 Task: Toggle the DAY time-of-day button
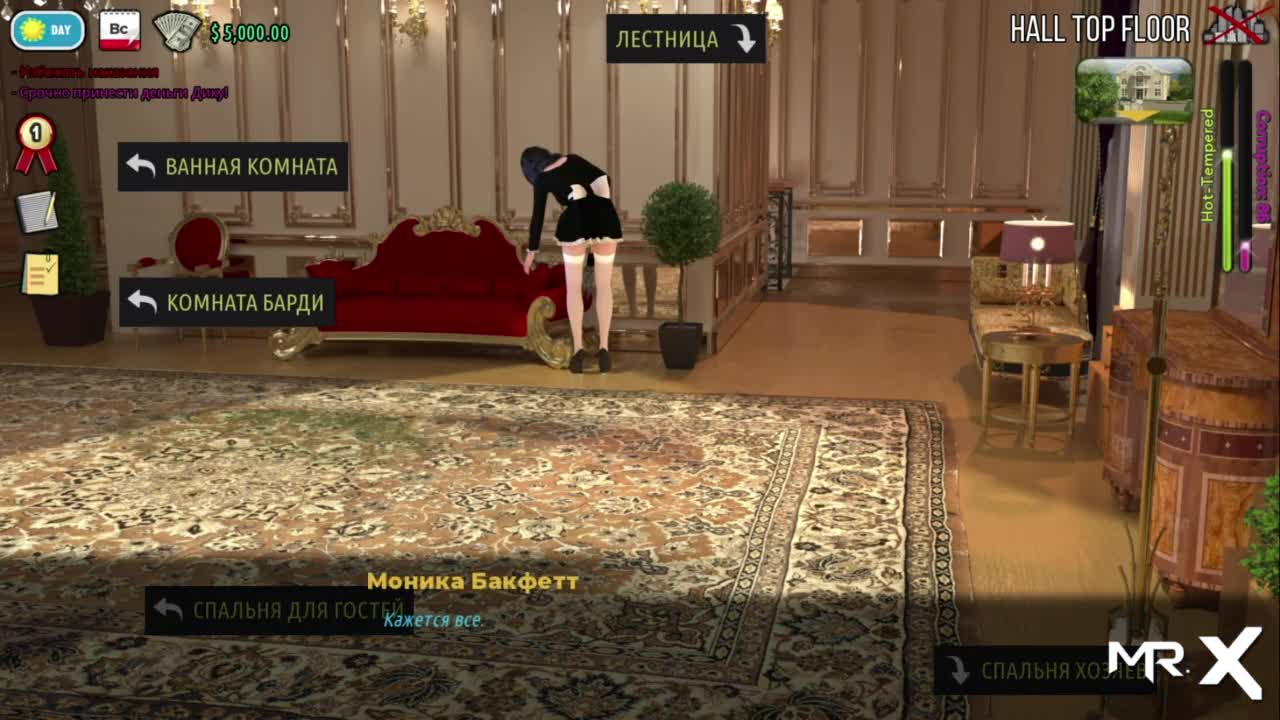pos(47,30)
